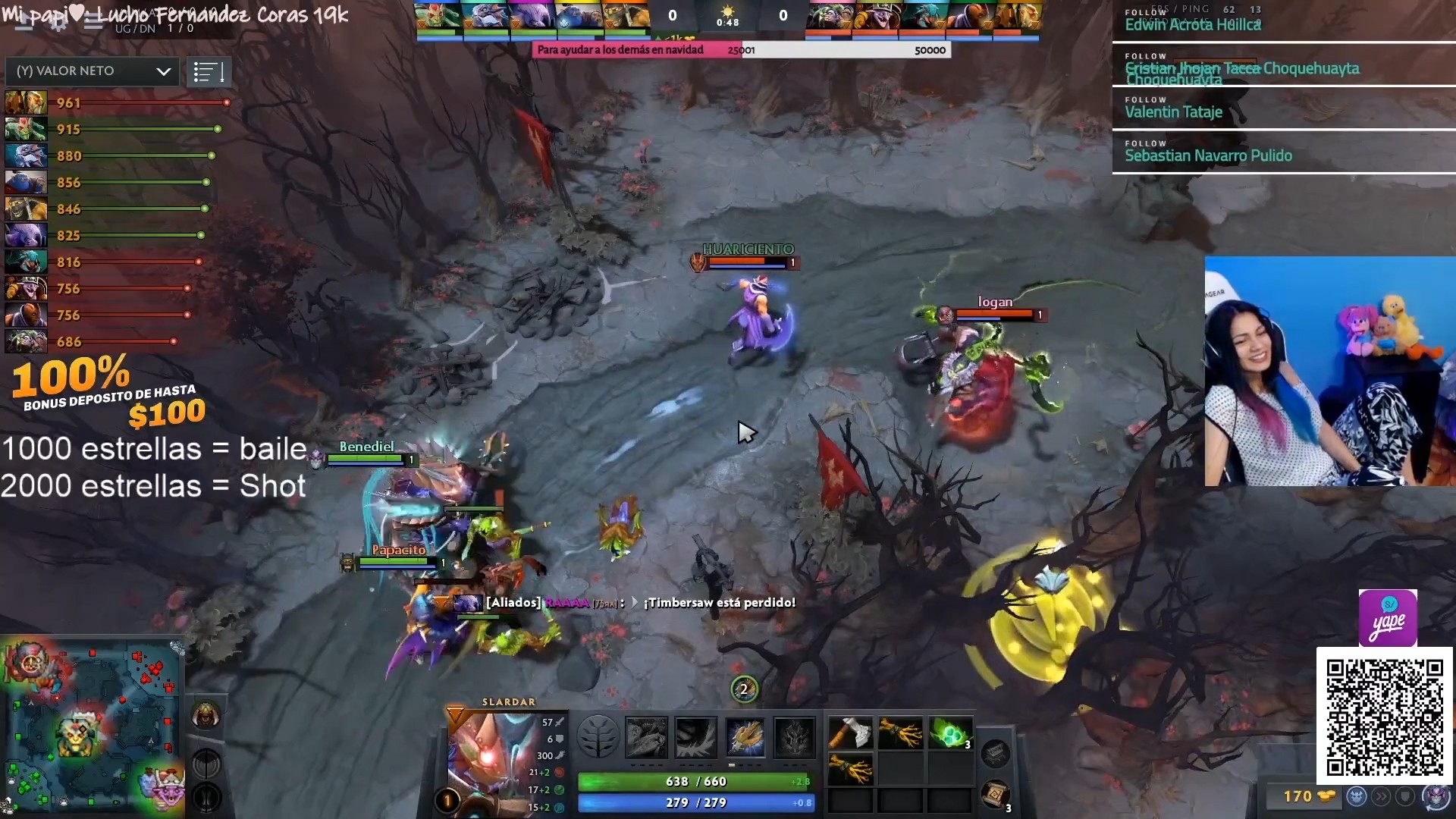The image size is (1456, 819).
Task: Use the Tango item with 3 charges
Action: [x=950, y=733]
